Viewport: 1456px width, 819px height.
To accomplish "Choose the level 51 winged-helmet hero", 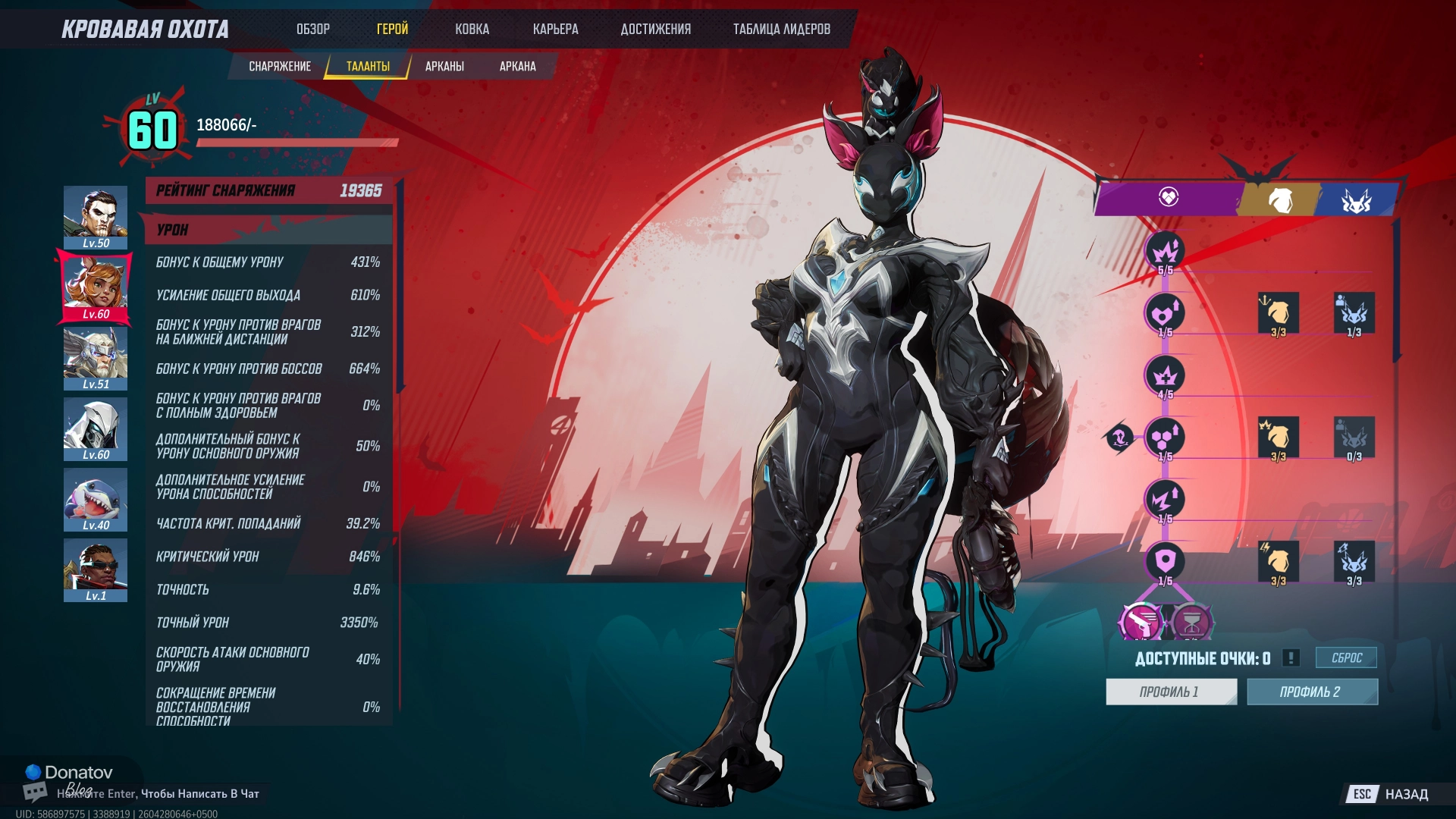I will coord(96,359).
